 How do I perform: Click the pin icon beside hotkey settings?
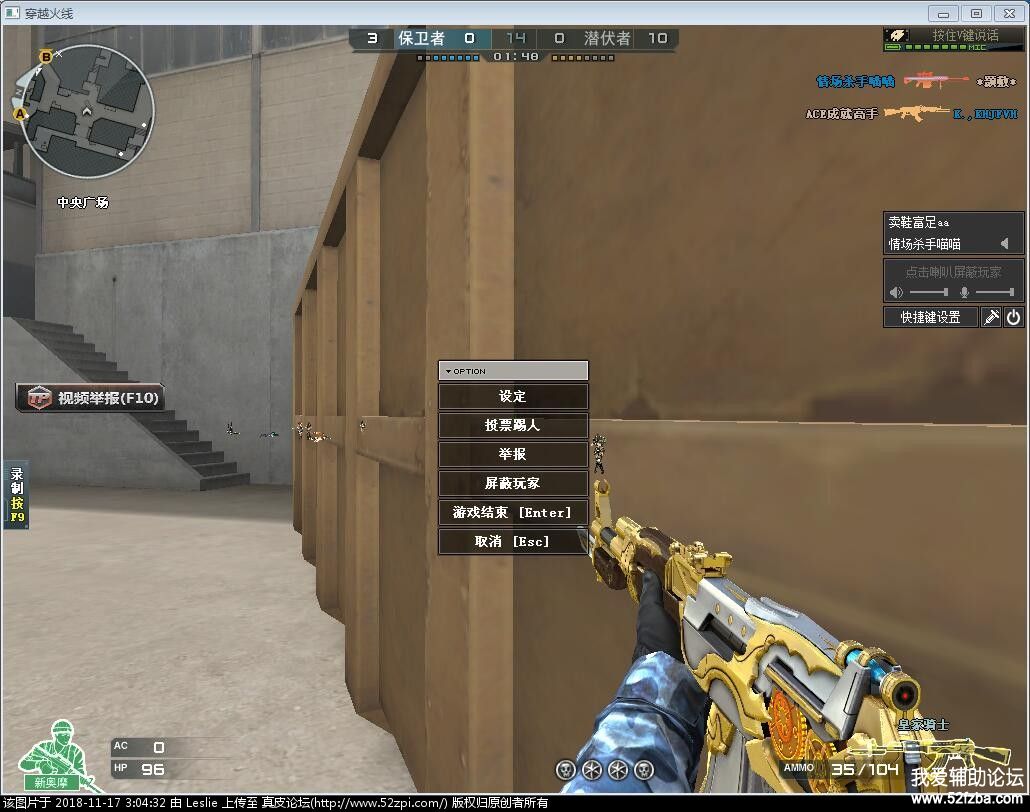[990, 317]
